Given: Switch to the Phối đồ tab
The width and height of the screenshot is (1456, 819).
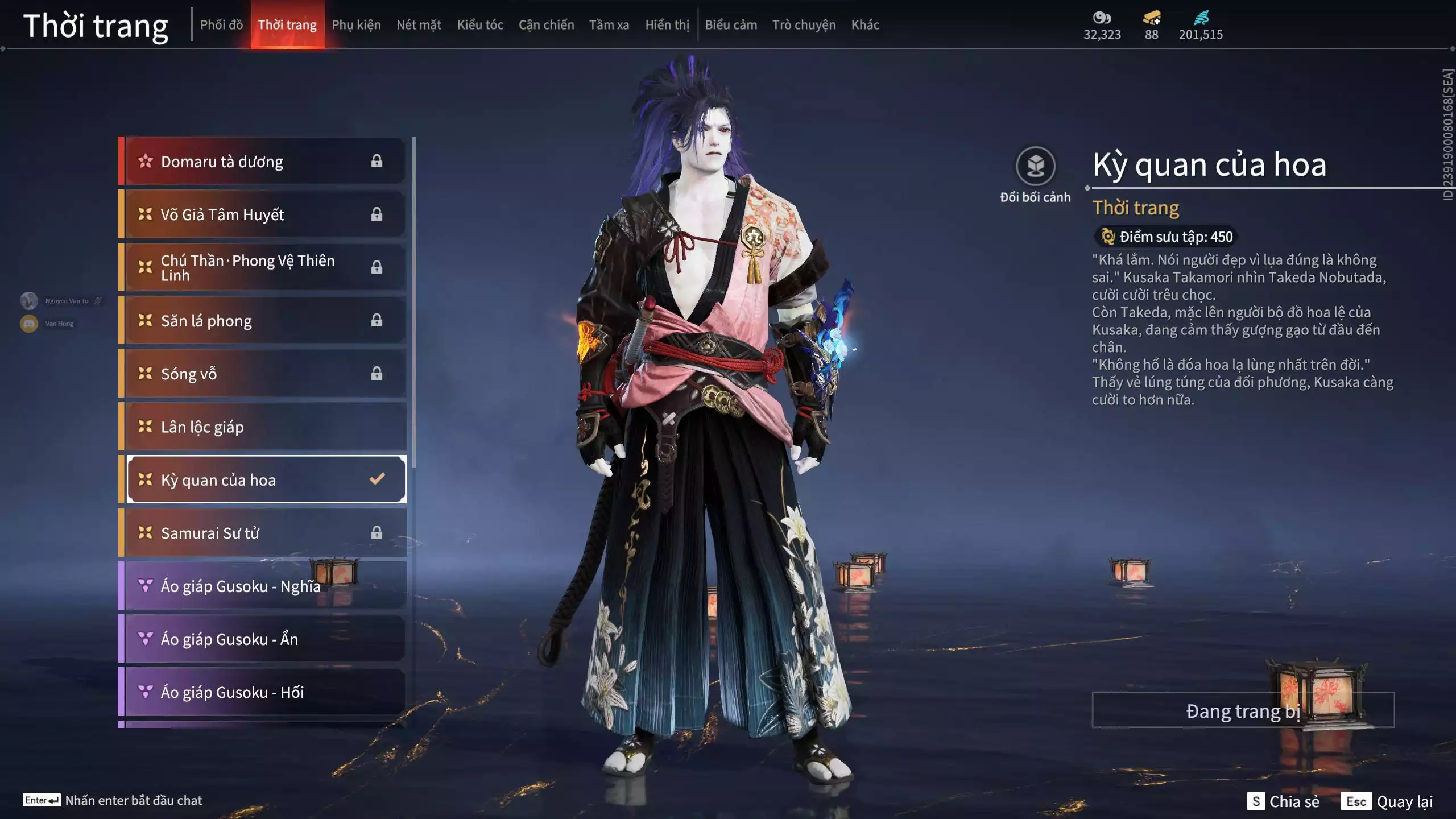Looking at the screenshot, I should coord(221,25).
